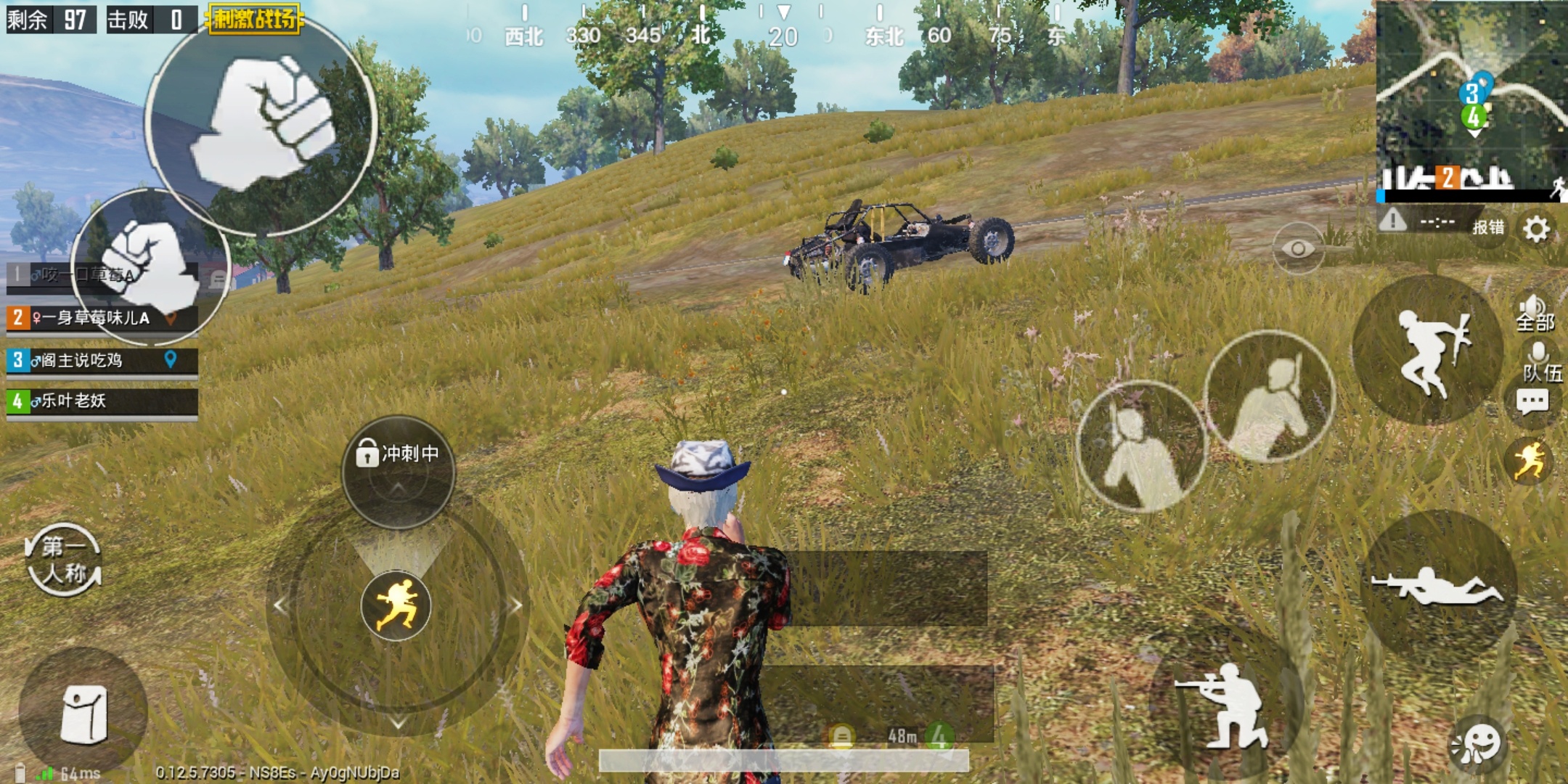This screenshot has height=784, width=1568.
Task: Tap the large fist punch button
Action: 261,123
